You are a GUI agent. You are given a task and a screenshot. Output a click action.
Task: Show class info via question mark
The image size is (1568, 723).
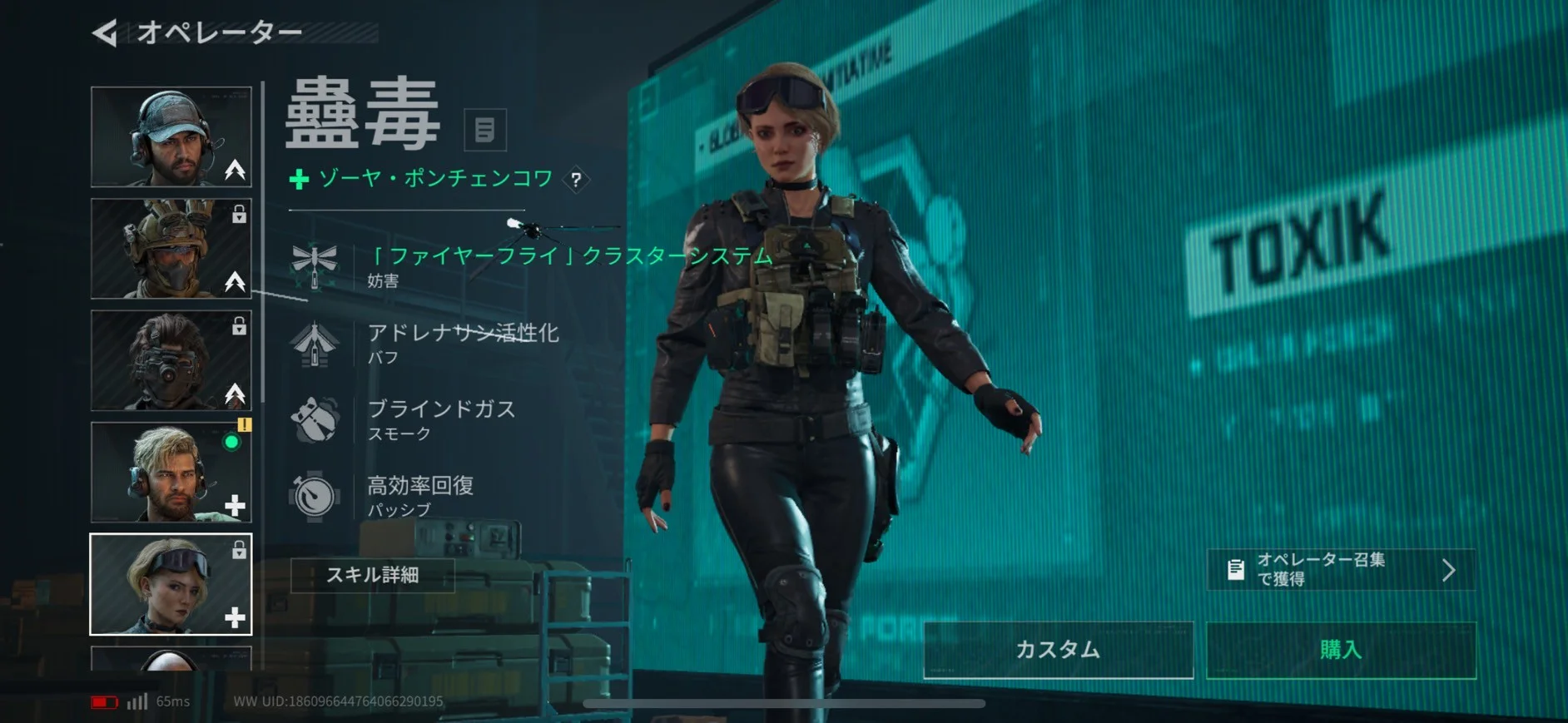click(576, 180)
